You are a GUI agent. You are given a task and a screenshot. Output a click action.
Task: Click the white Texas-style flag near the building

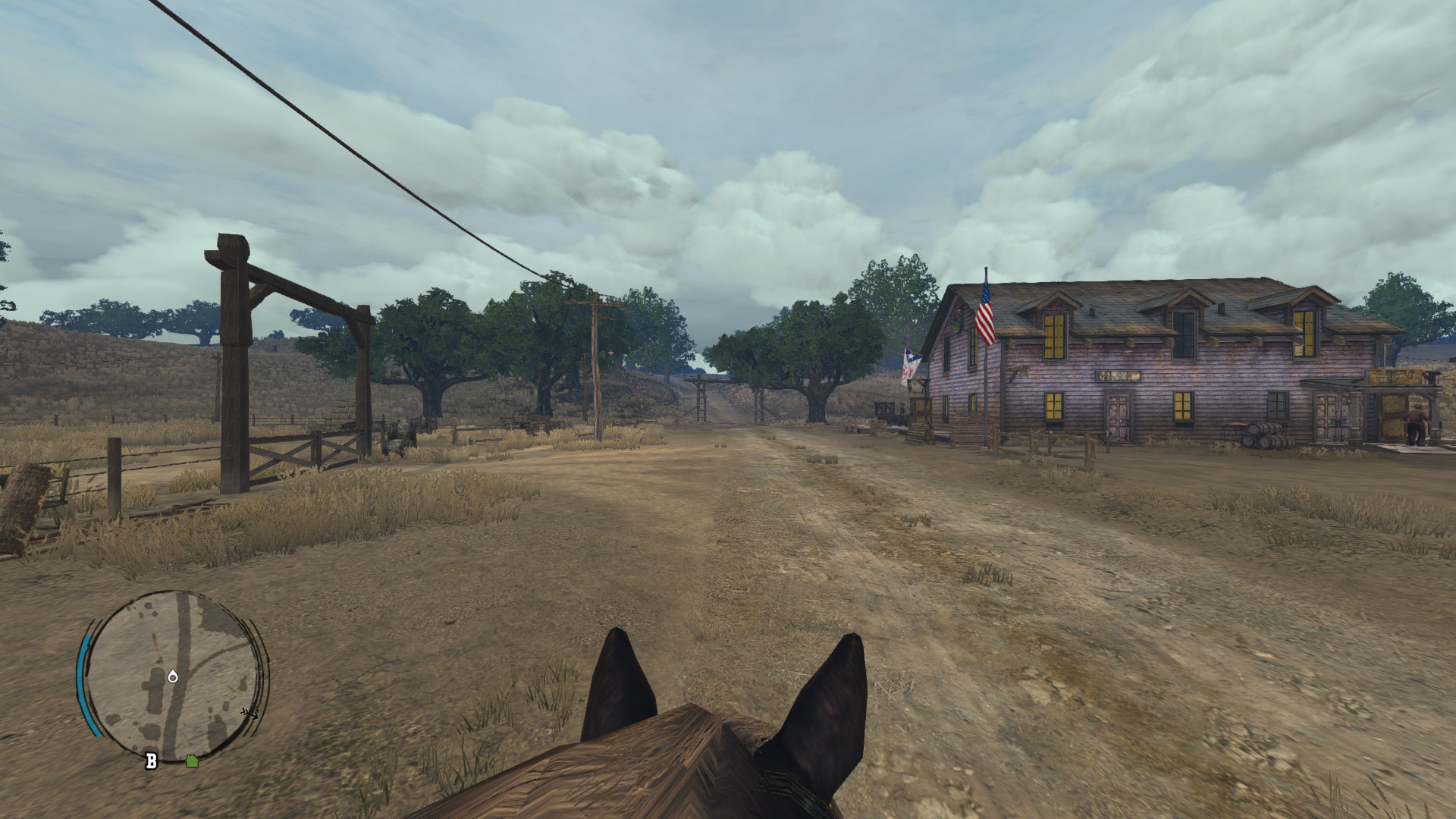(910, 362)
